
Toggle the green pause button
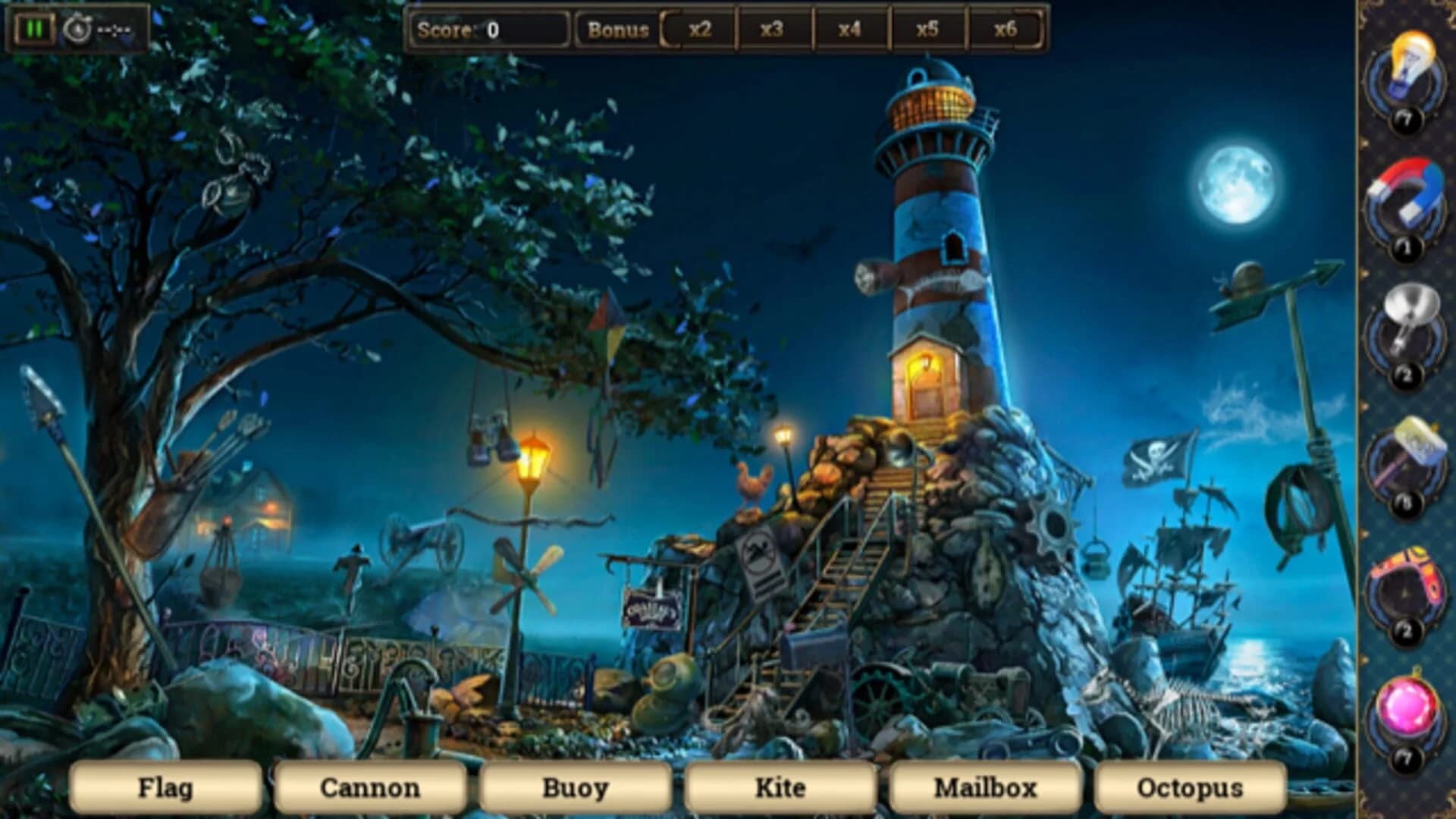click(x=33, y=27)
